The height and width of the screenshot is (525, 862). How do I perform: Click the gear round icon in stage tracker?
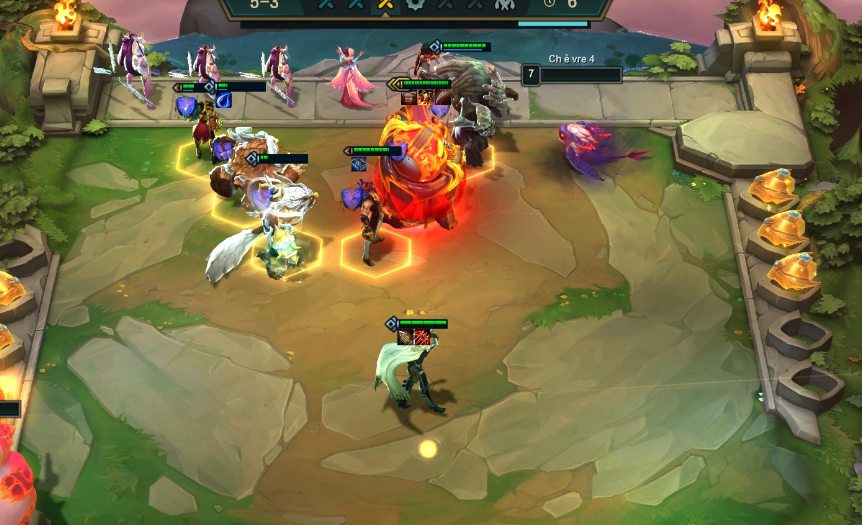point(414,5)
